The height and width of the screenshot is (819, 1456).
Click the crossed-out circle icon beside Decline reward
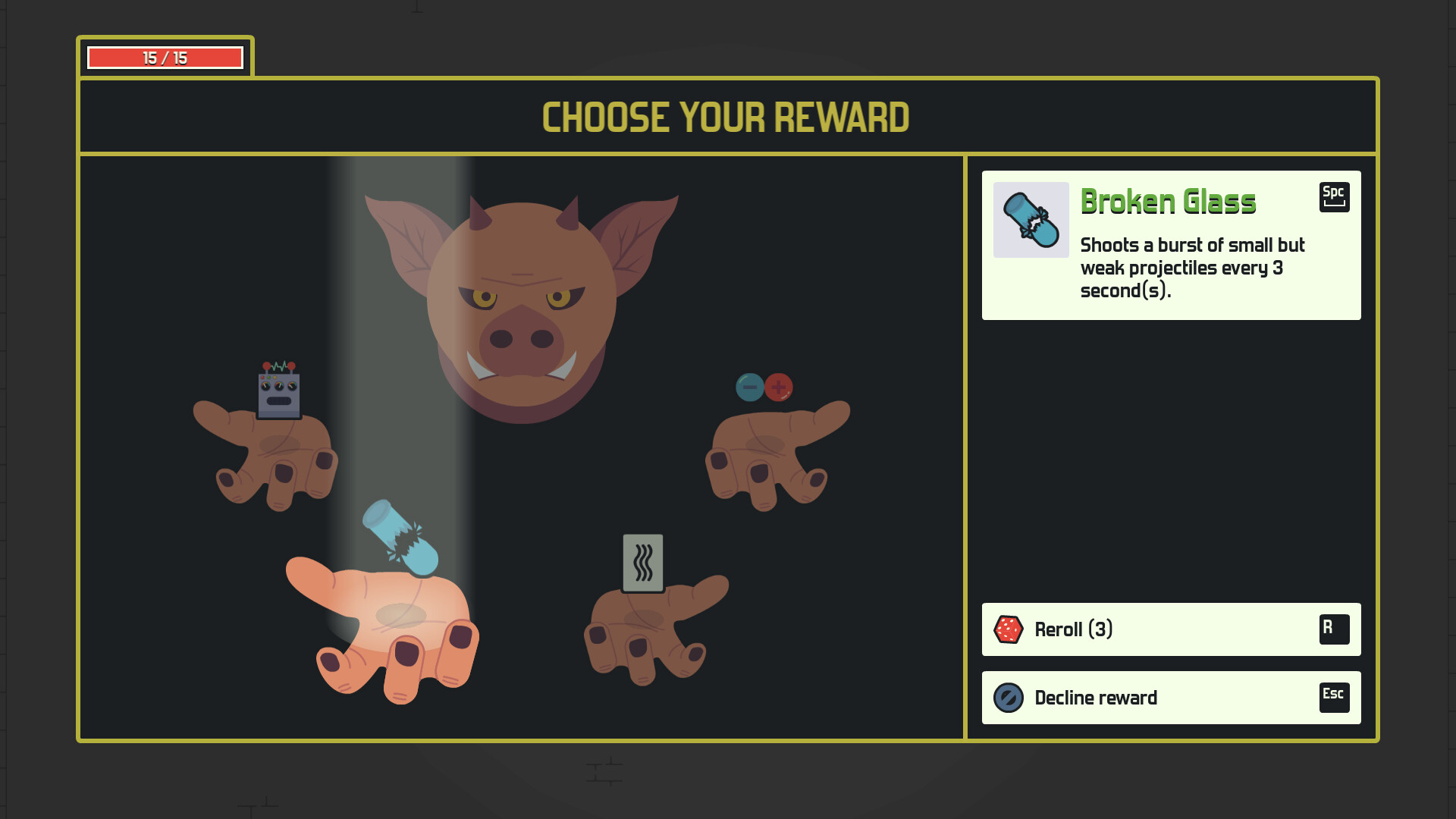pos(1009,698)
